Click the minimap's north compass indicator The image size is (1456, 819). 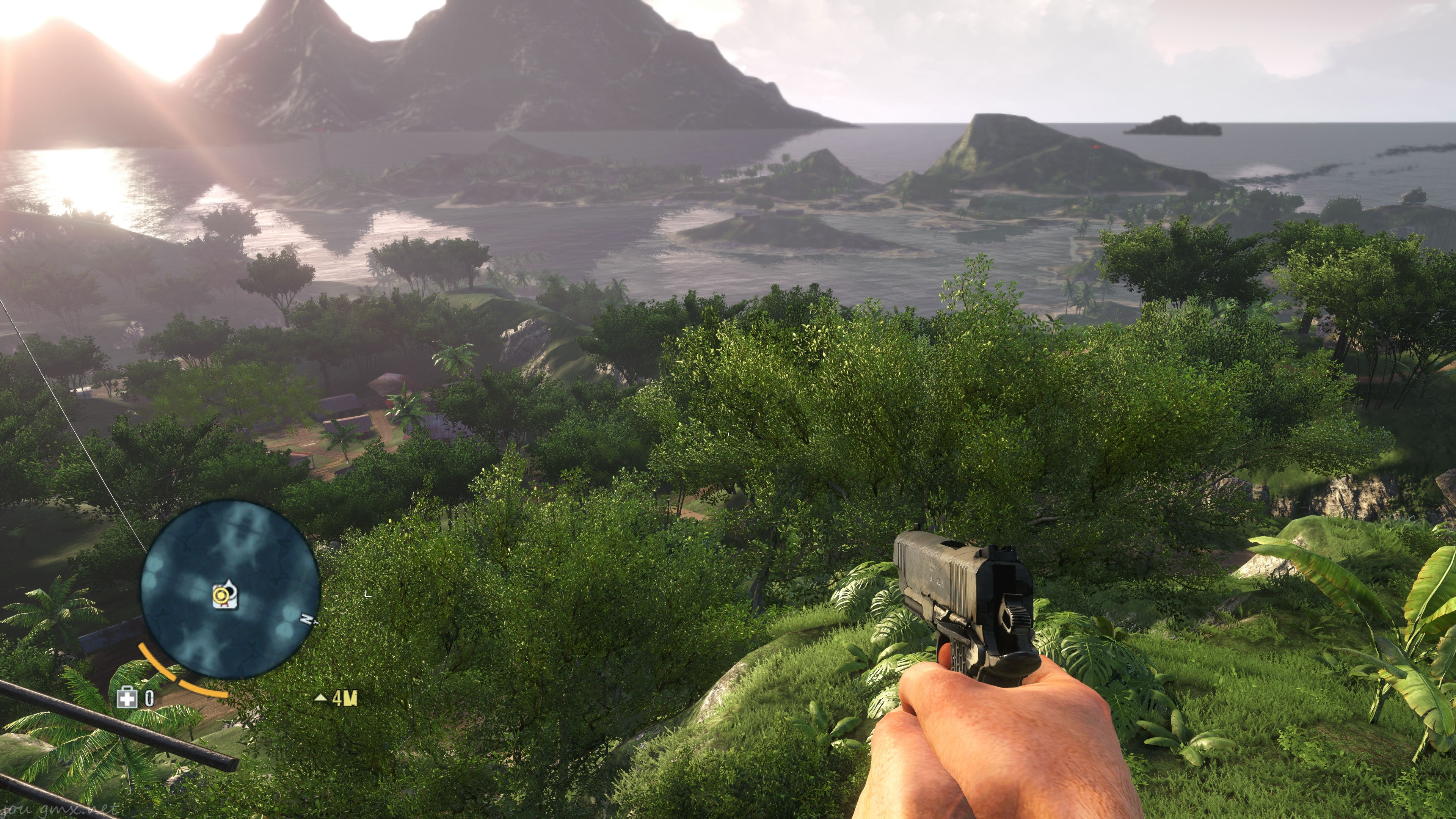306,620
